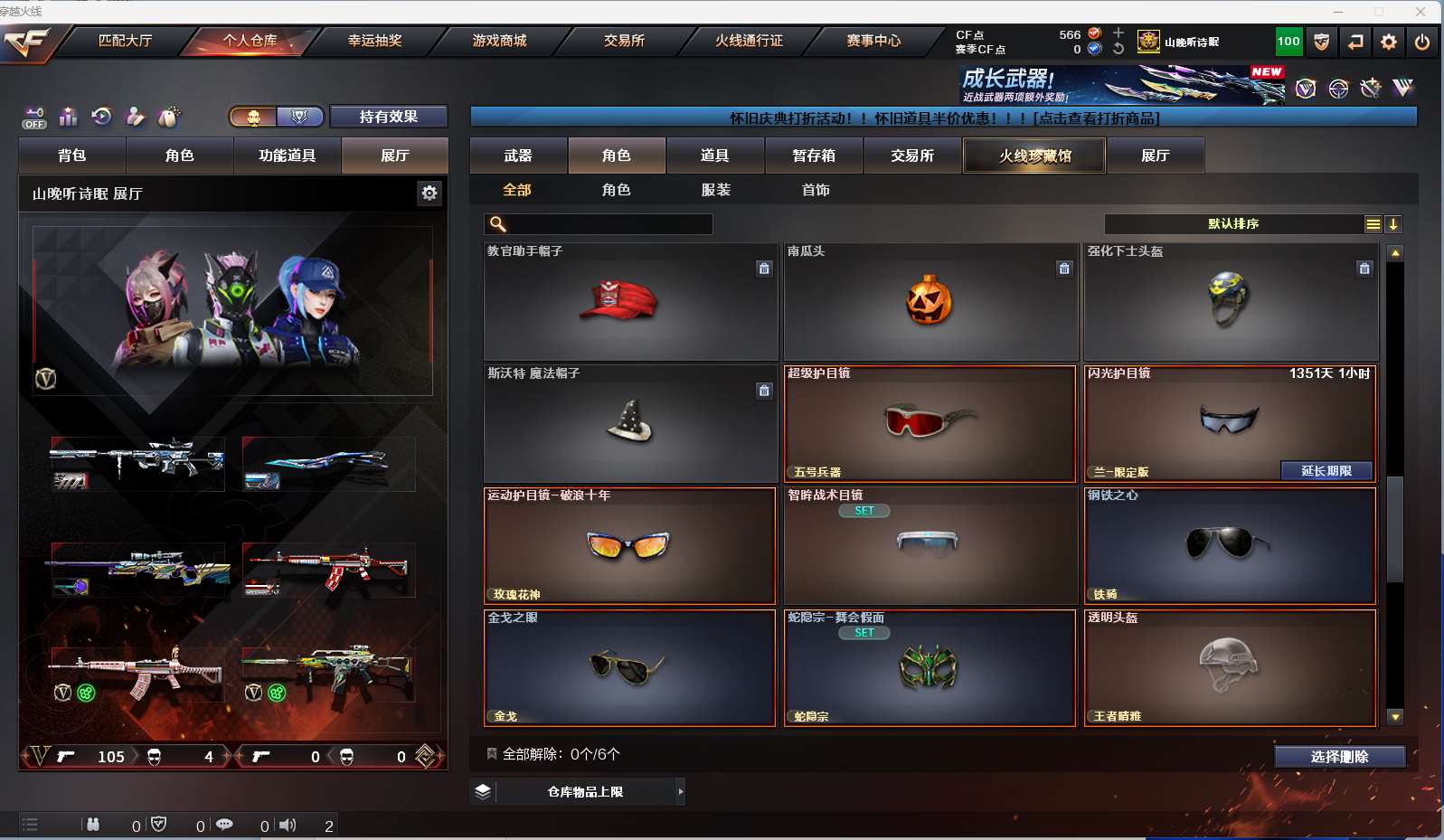1444x840 pixels.
Task: Open the 火线珍藏馆 tab
Action: (x=1034, y=156)
